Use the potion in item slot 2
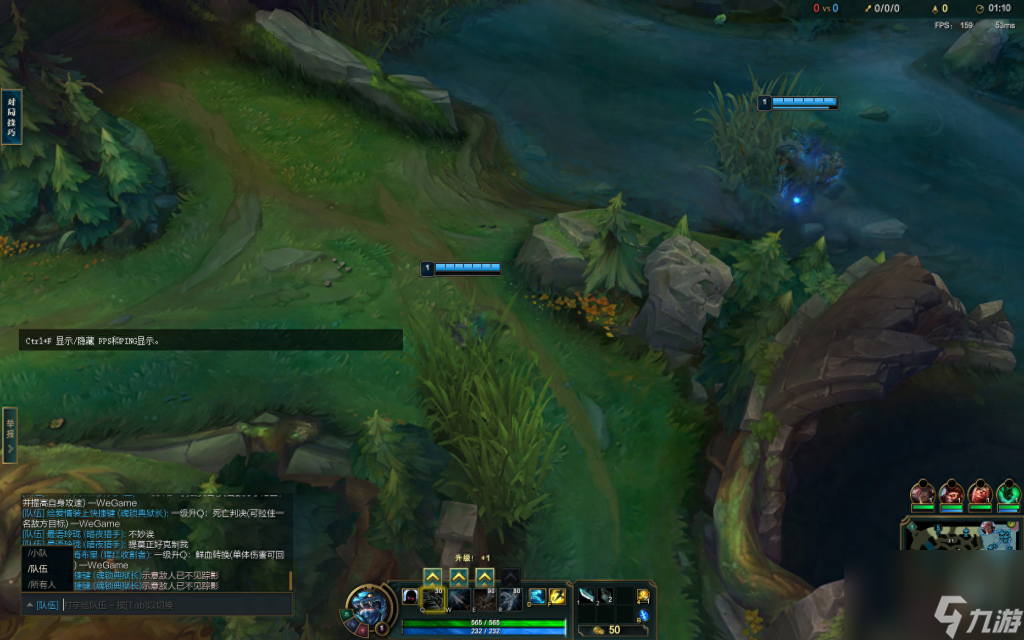 coord(606,596)
